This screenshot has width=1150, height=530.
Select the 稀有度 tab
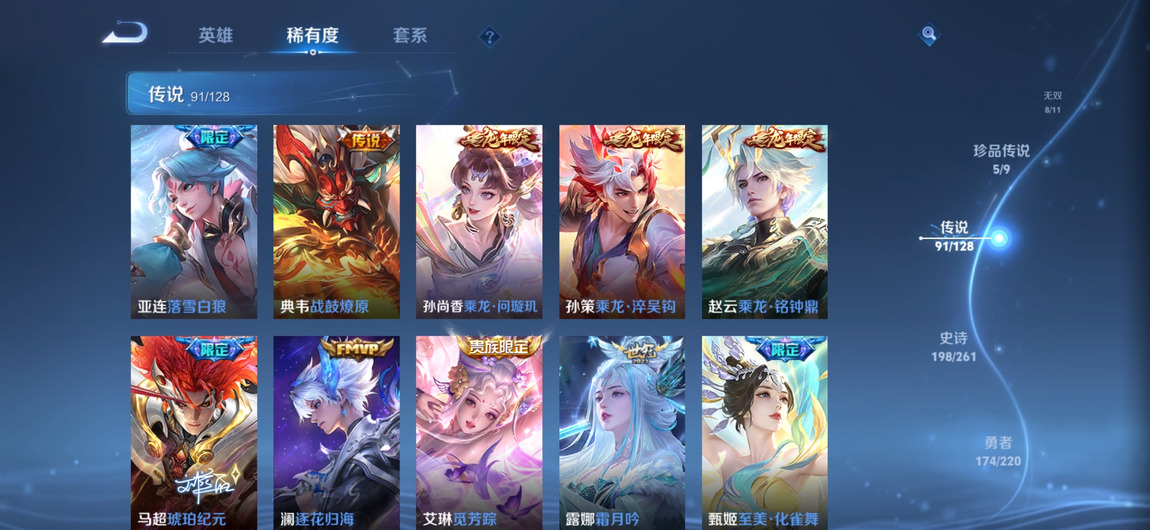click(x=312, y=36)
